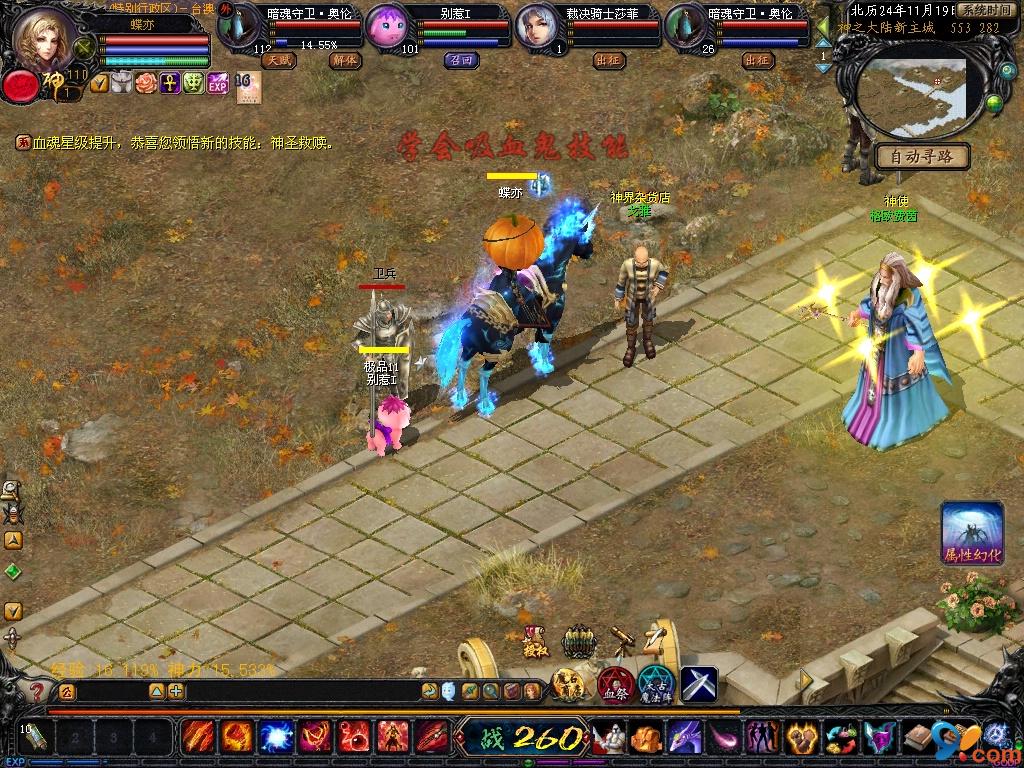Screen dimensions: 1024x768
Task: Send out knight 裁决骑士莎菲 with 出征
Action: pos(608,60)
